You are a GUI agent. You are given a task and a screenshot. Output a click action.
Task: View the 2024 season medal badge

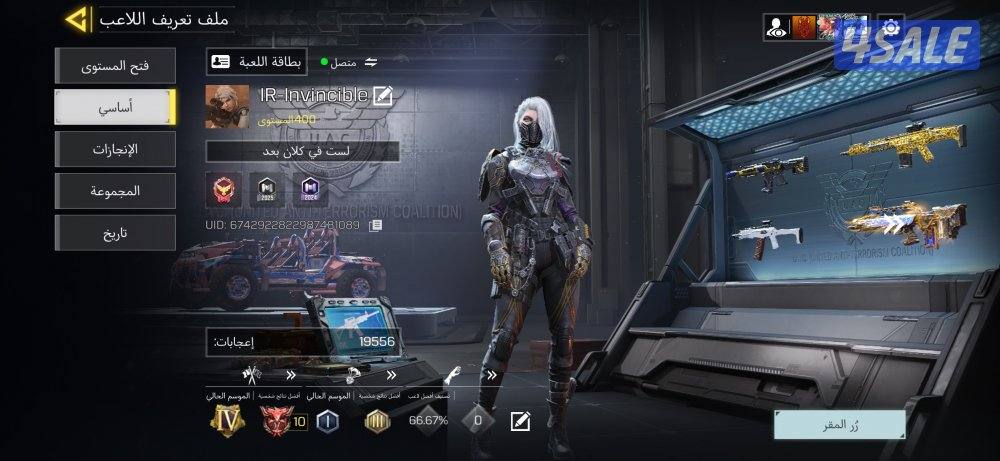coord(308,188)
